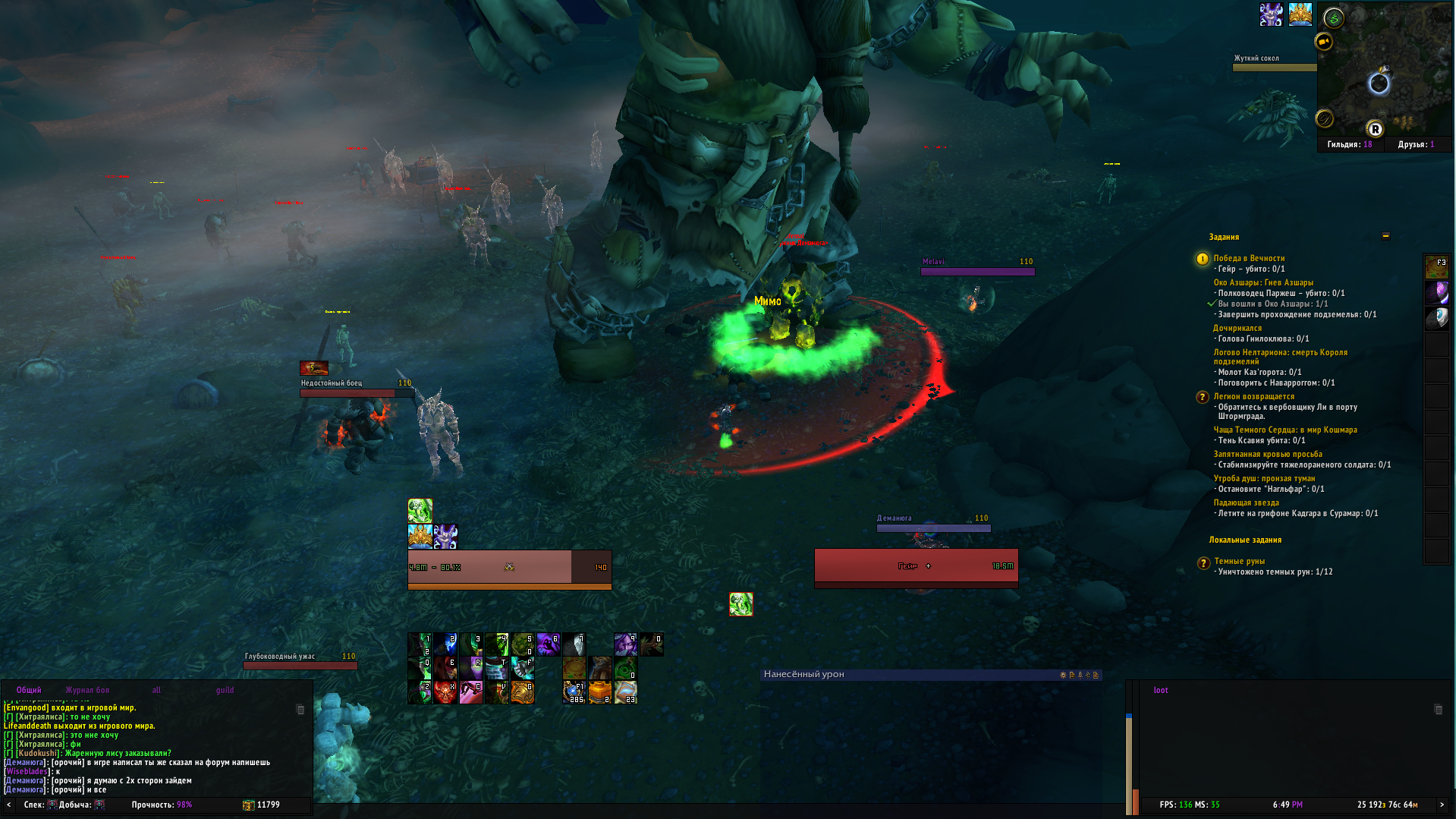Cast the purple ghost spell on key 6
Image resolution: width=1456 pixels, height=819 pixels.
coord(549,644)
